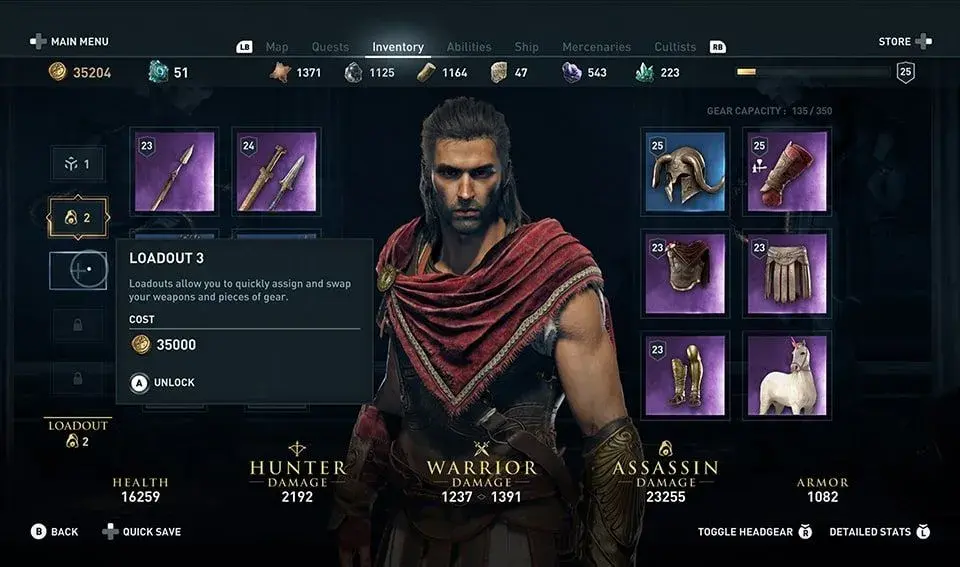Switch to loadout 1
Viewport: 960px width, 567px height.
tap(78, 164)
